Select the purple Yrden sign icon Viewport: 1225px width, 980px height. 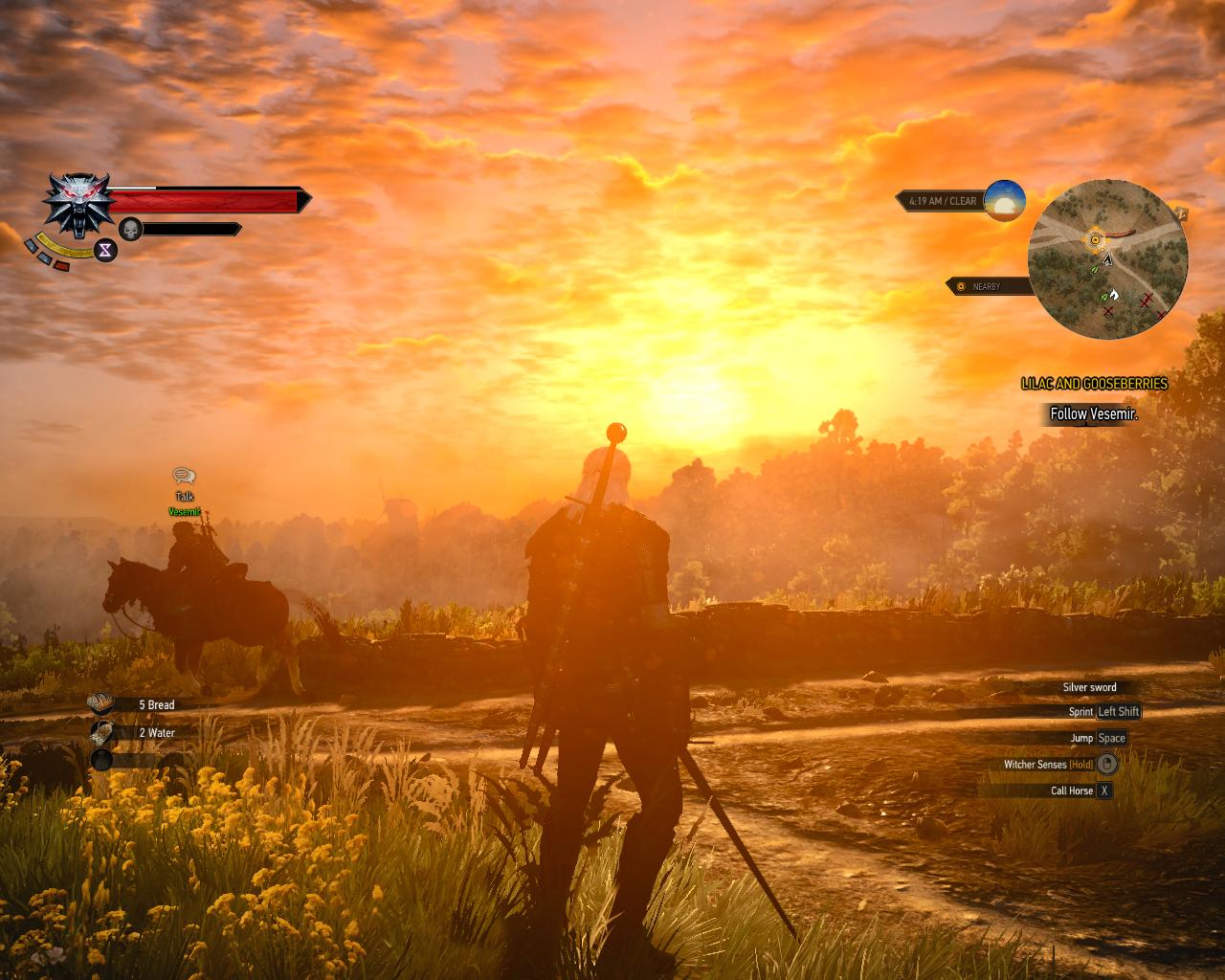(x=105, y=251)
